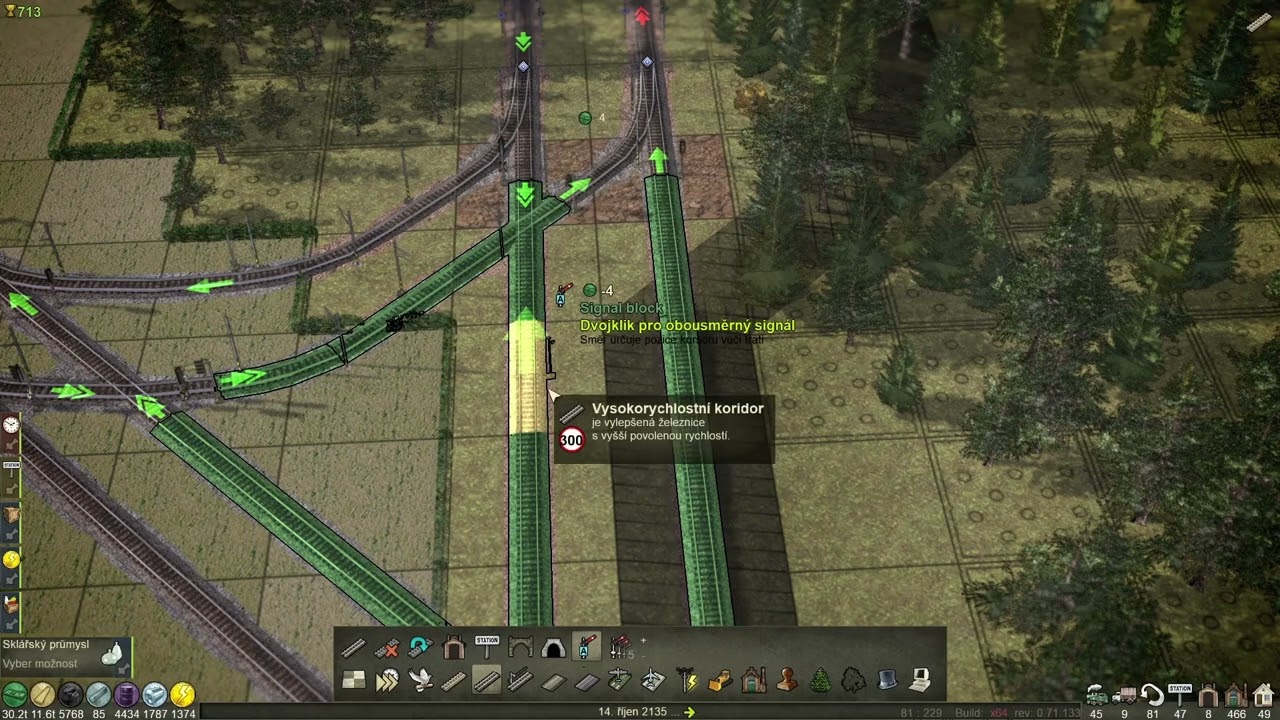The width and height of the screenshot is (1280, 720).
Task: Choose the train depot building tool
Action: pyautogui.click(x=454, y=648)
